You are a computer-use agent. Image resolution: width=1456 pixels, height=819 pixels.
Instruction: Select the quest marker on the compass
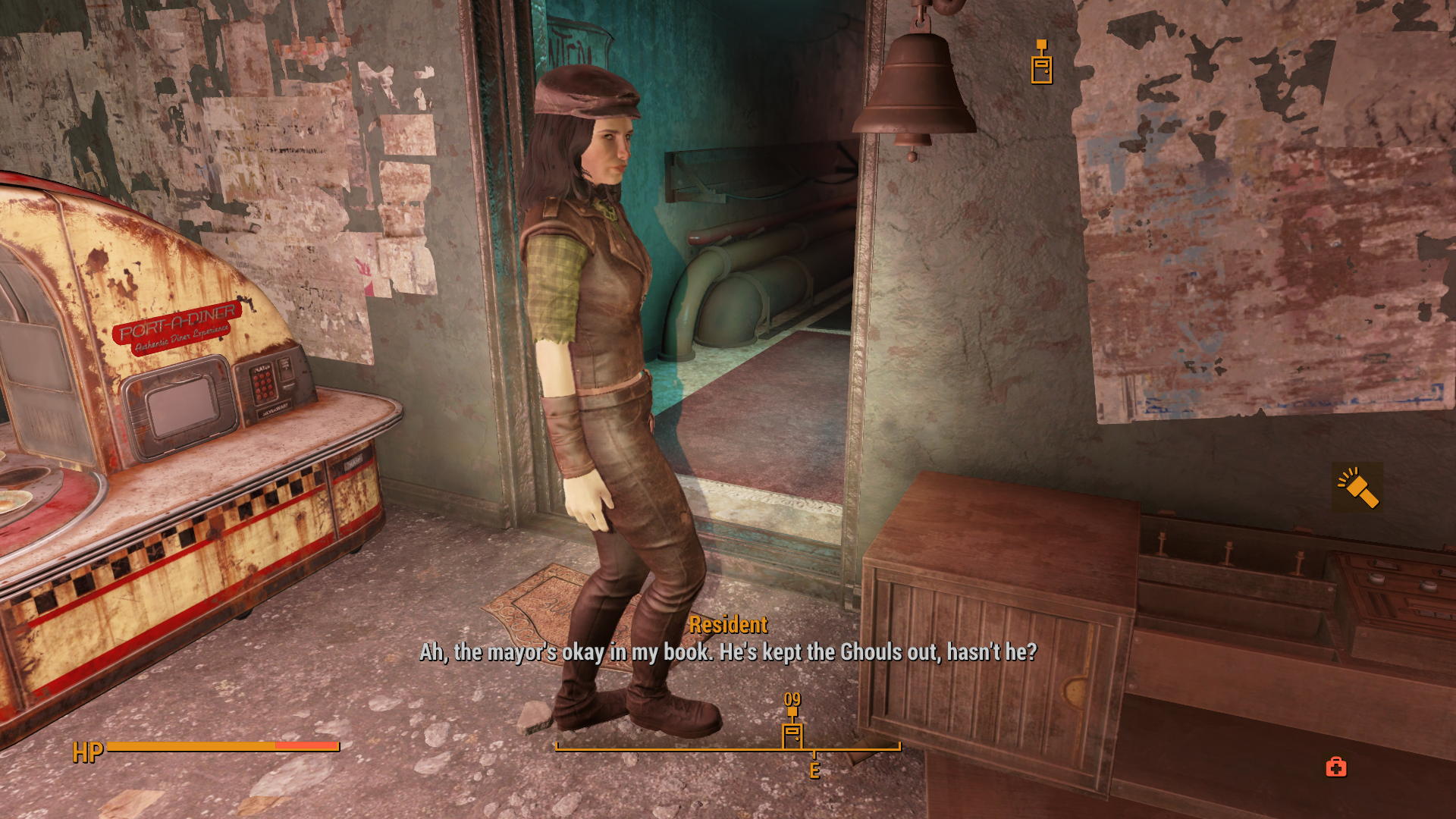[792, 733]
